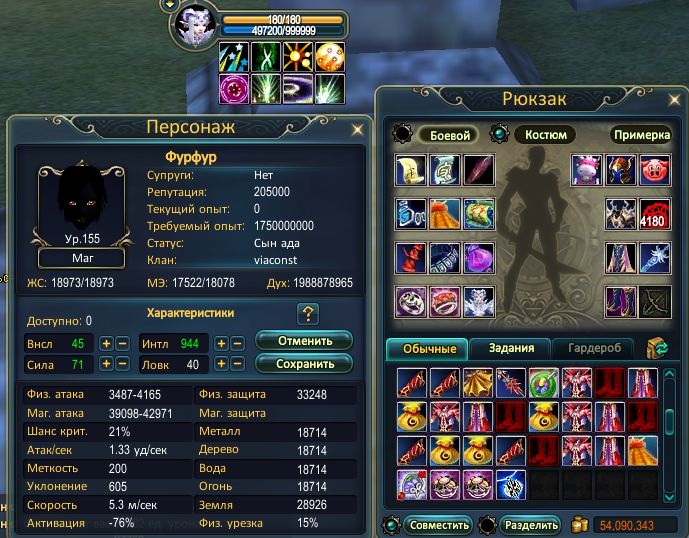Click the Совместить button

436,524
